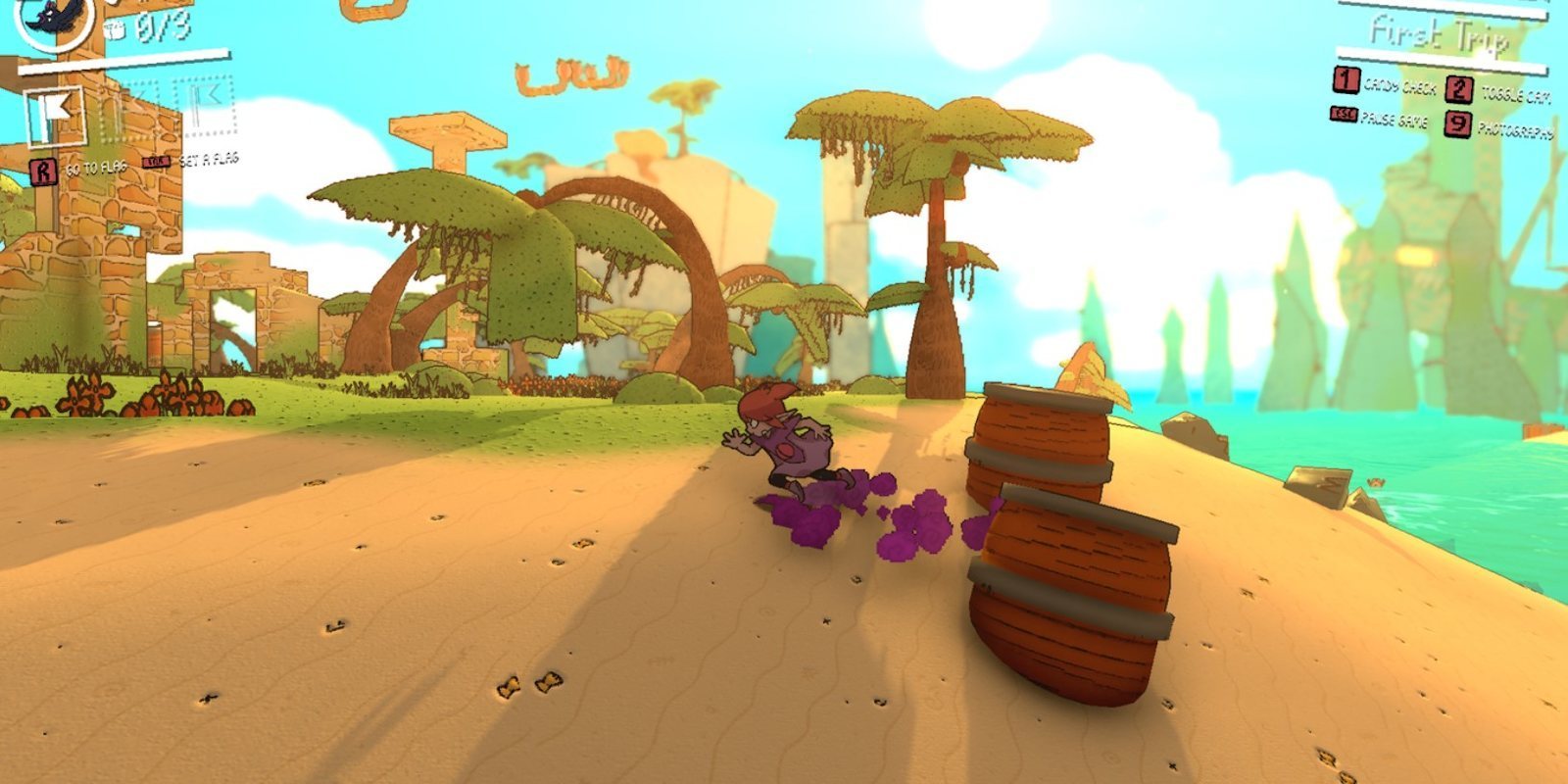Switch to the Pause Game menu

(1394, 118)
